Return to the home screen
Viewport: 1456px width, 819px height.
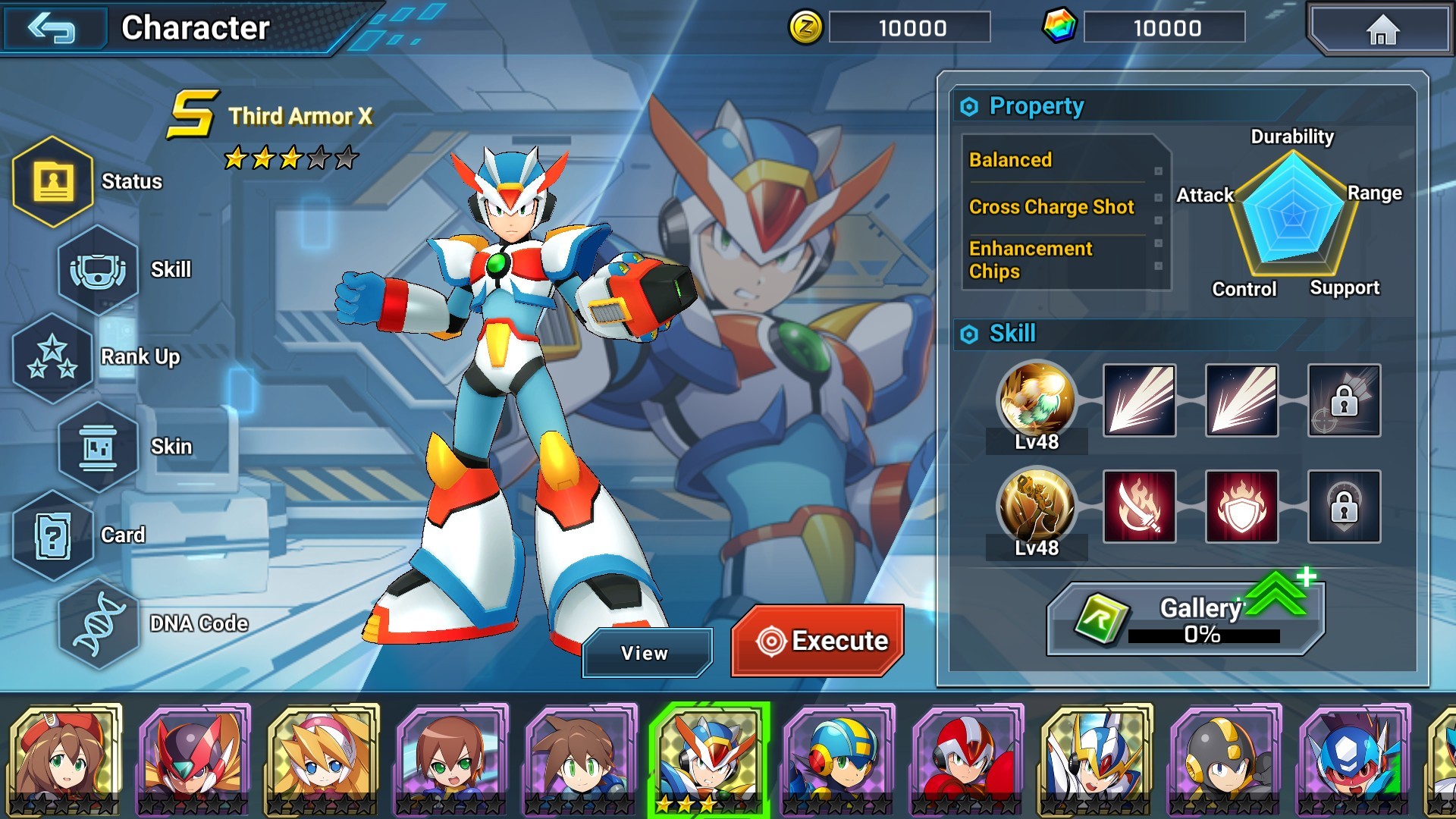tap(1382, 30)
